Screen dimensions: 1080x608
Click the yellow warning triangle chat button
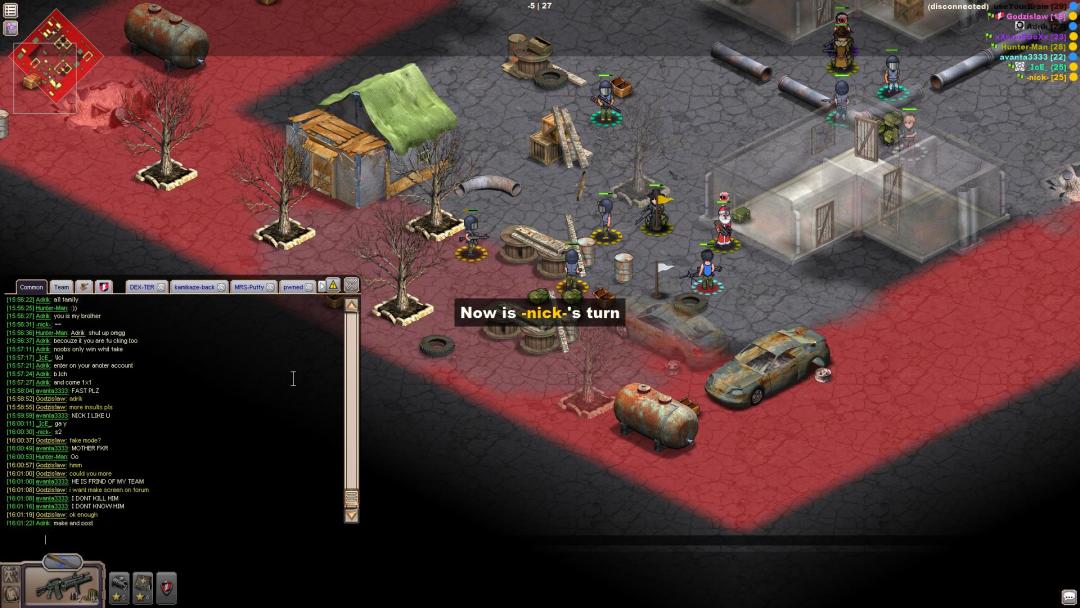[333, 285]
